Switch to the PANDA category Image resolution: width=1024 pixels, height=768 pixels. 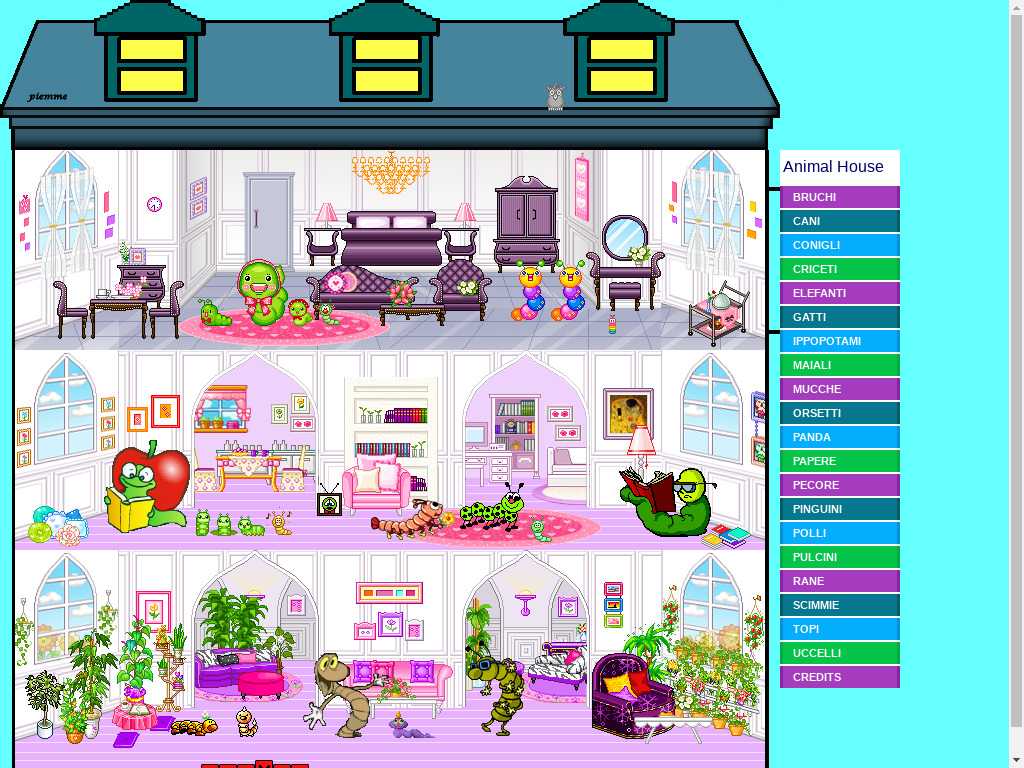(x=839, y=437)
